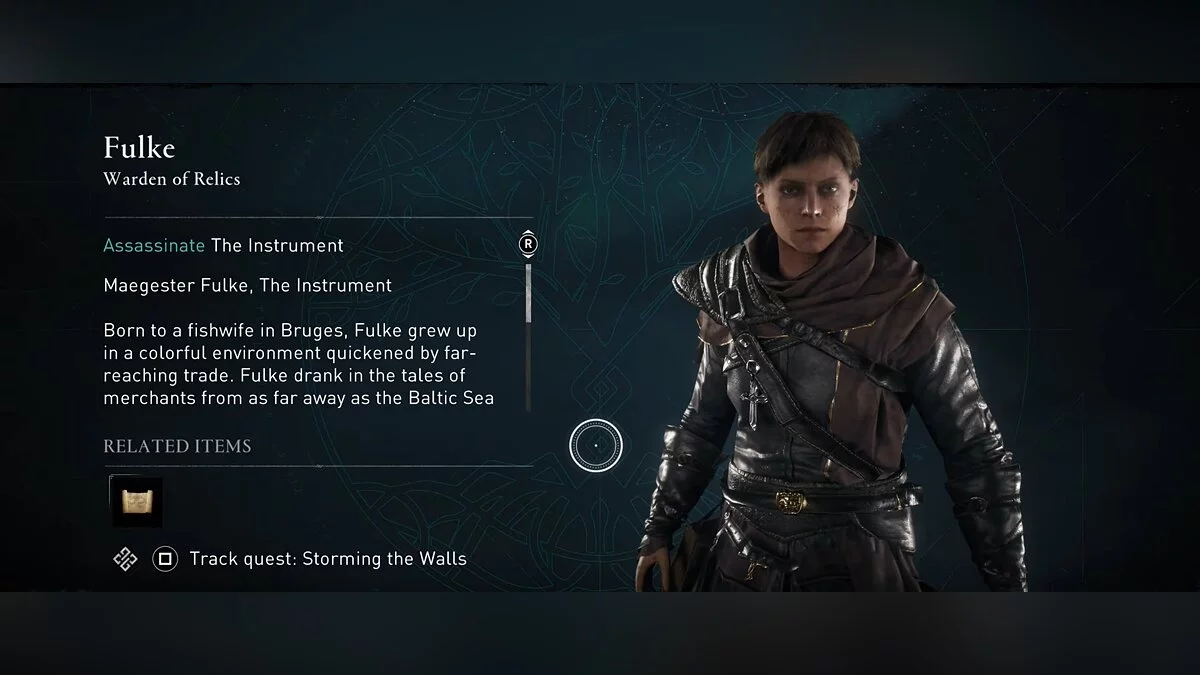The height and width of the screenshot is (675, 1200).
Task: Select the scroll item under Related Items
Action: click(x=136, y=501)
